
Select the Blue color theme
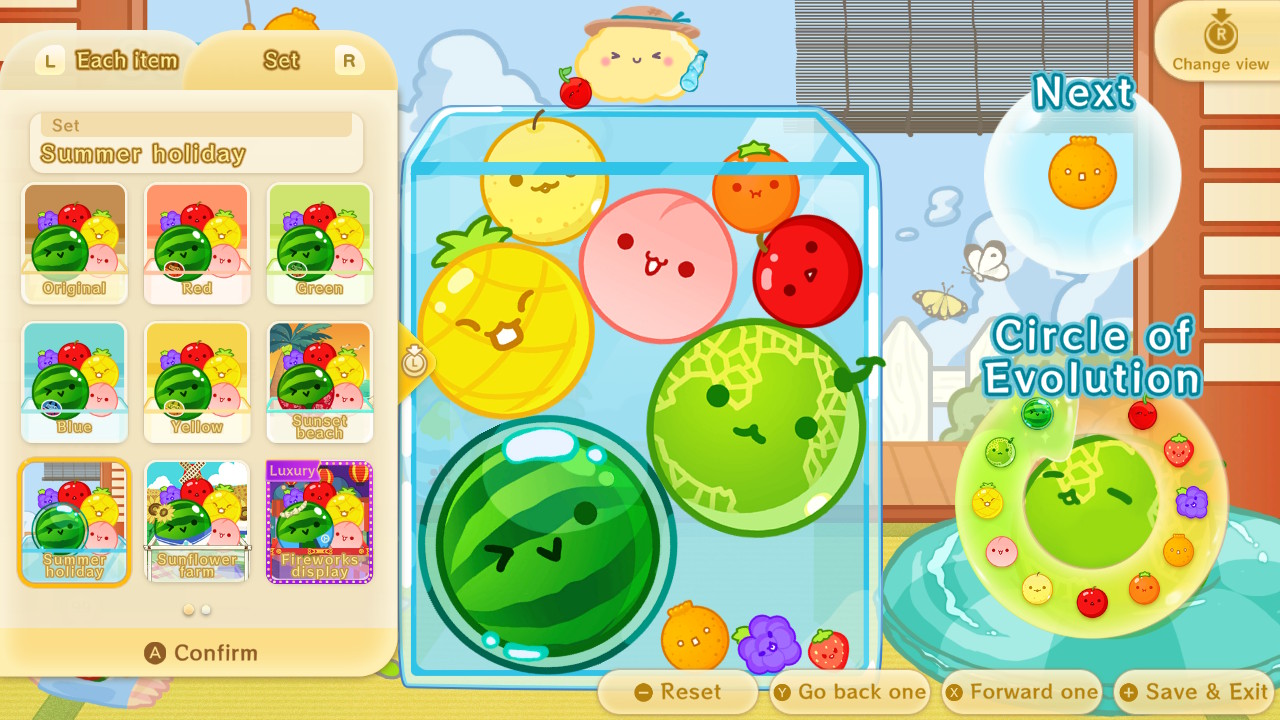tap(74, 382)
